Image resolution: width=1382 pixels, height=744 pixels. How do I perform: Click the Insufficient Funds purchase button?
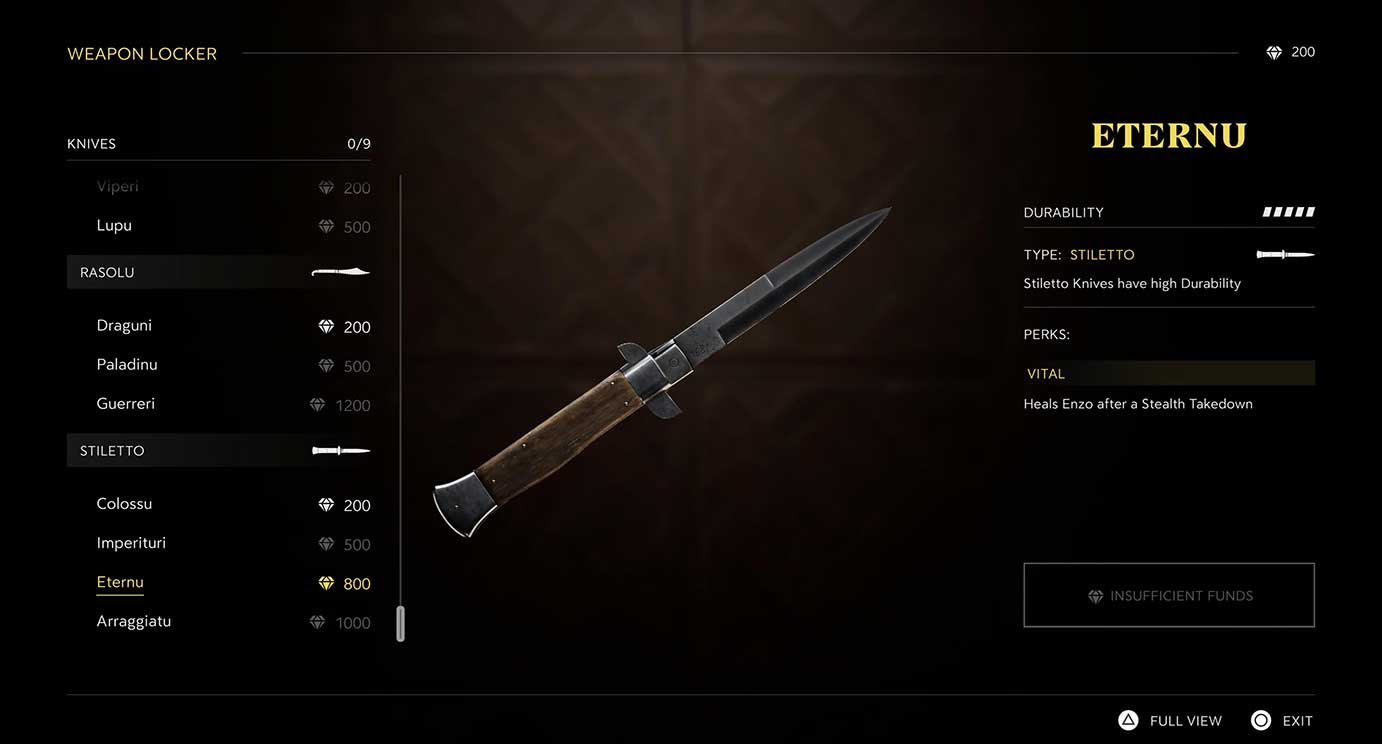point(1168,596)
